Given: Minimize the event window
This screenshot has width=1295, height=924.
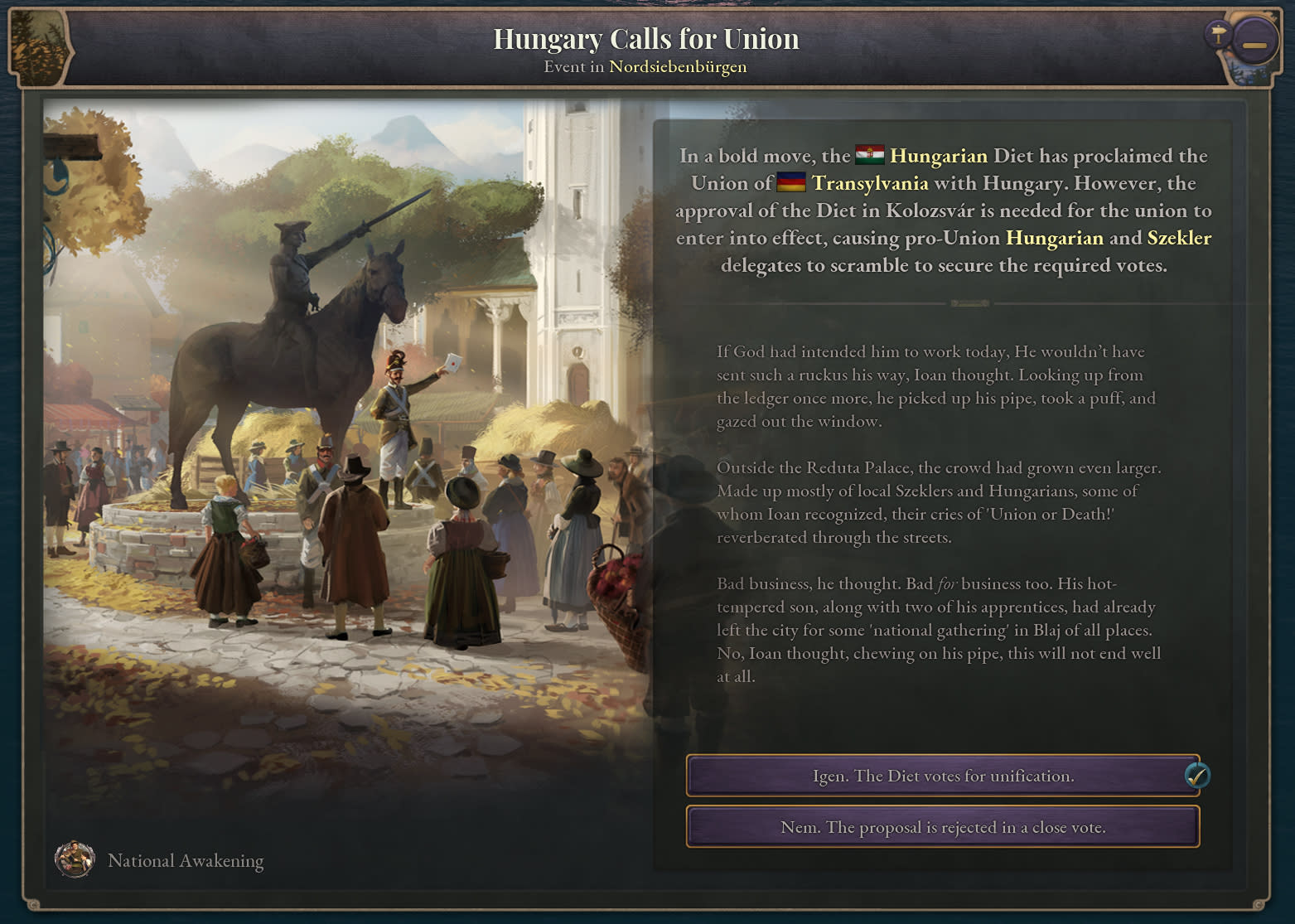Looking at the screenshot, I should pyautogui.click(x=1254, y=44).
